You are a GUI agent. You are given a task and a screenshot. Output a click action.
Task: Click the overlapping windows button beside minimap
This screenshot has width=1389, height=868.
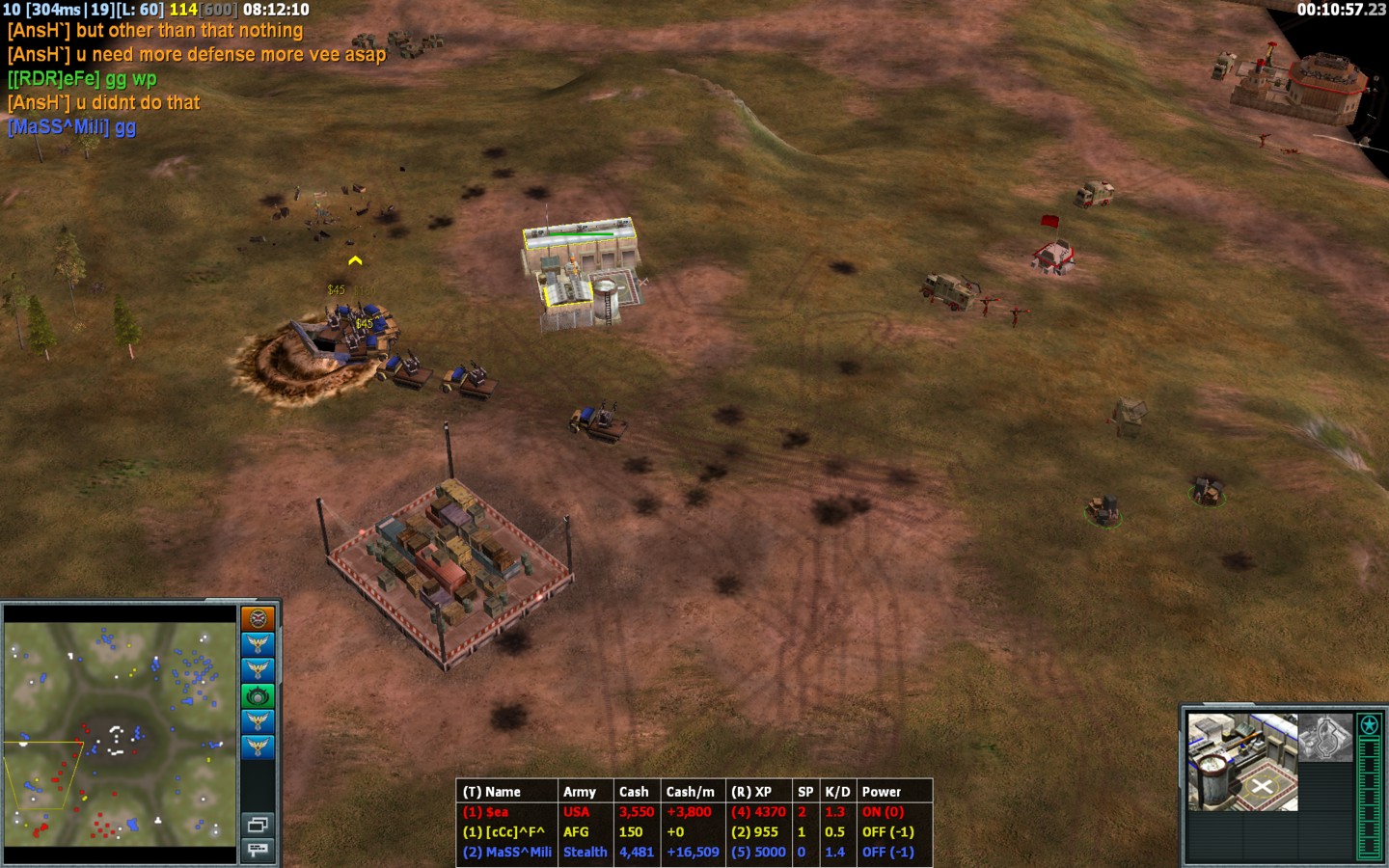[x=258, y=825]
